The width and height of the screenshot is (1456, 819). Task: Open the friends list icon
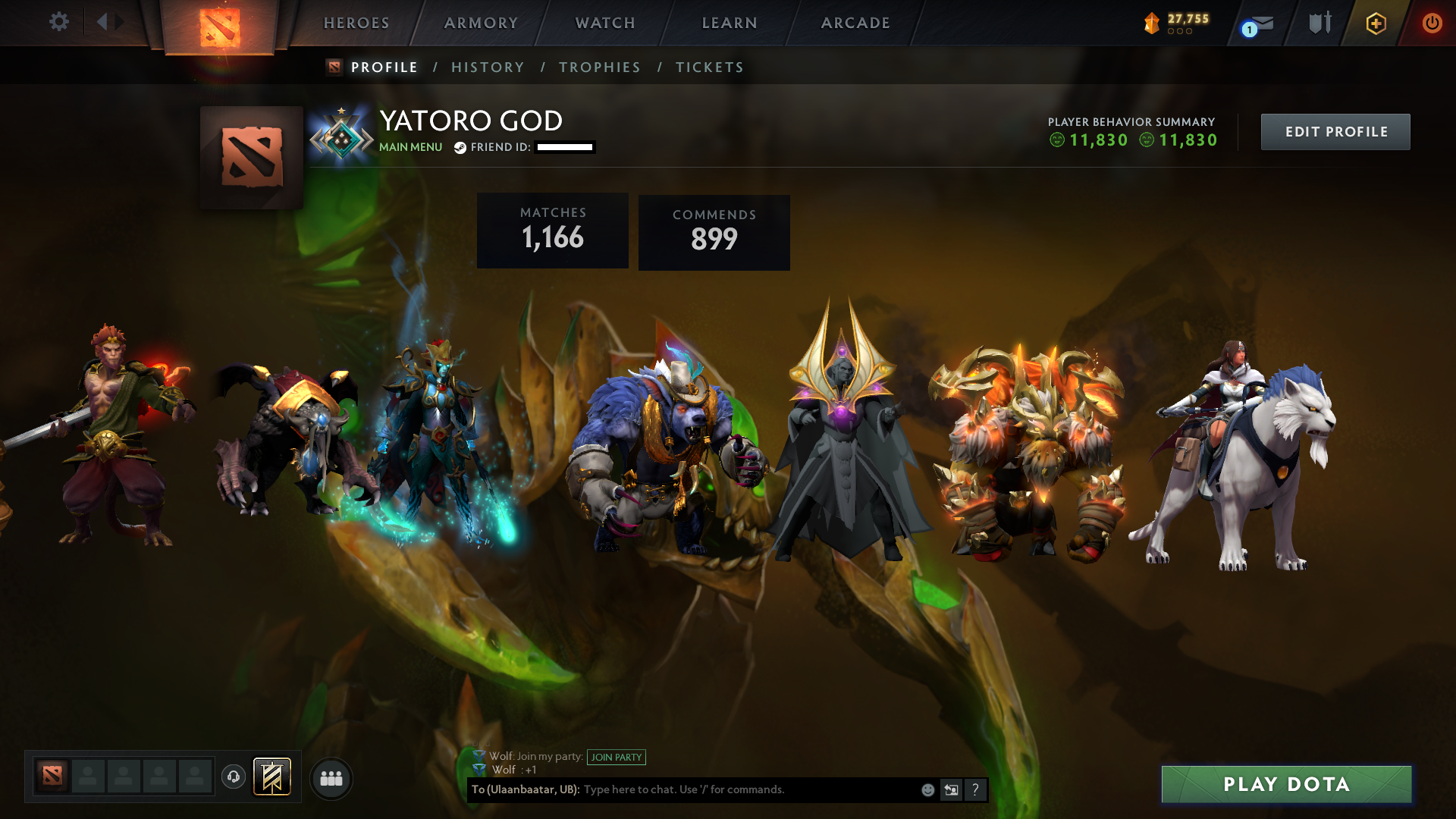[x=331, y=777]
